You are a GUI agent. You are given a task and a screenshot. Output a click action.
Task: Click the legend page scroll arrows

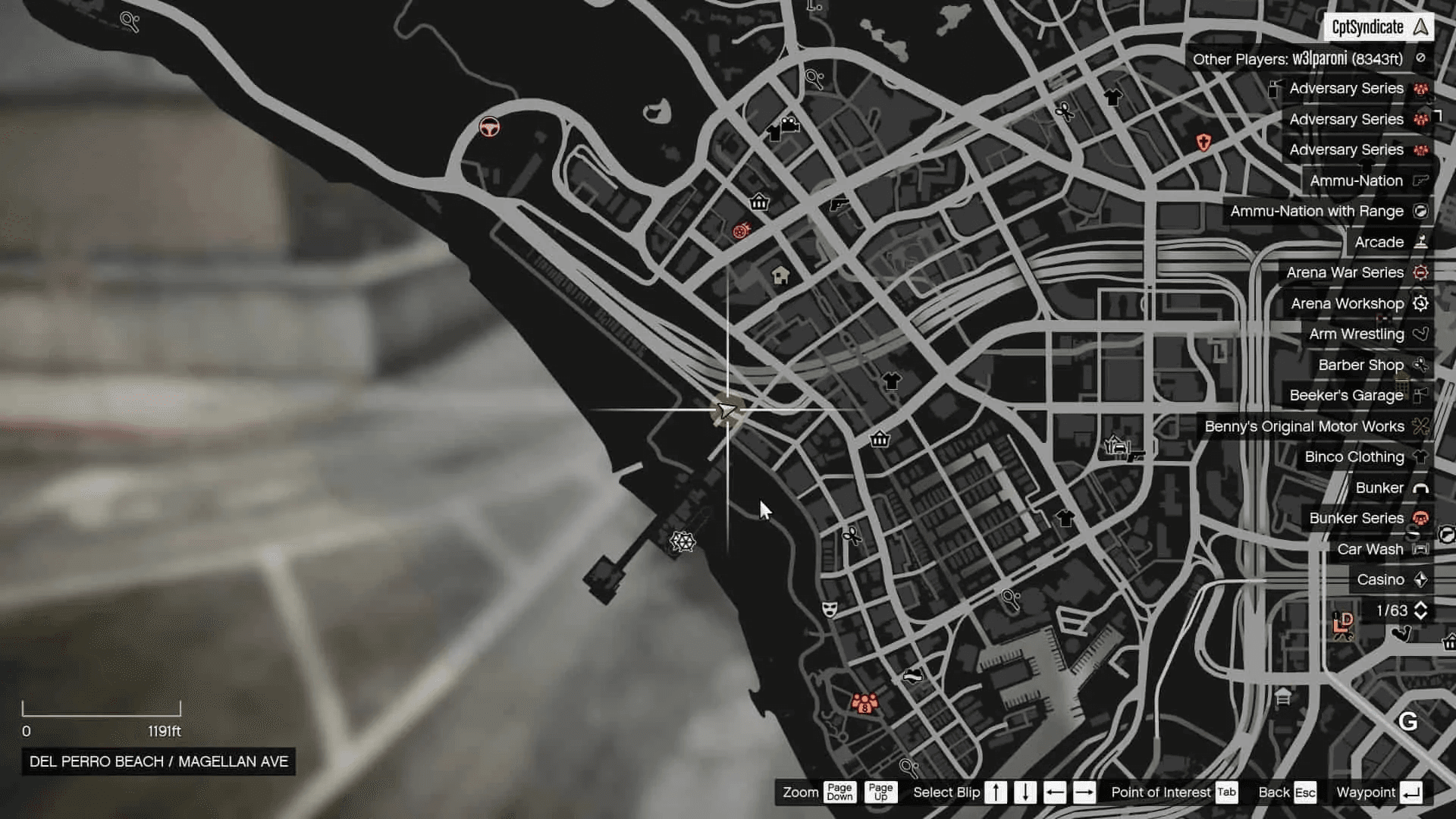(x=1420, y=610)
